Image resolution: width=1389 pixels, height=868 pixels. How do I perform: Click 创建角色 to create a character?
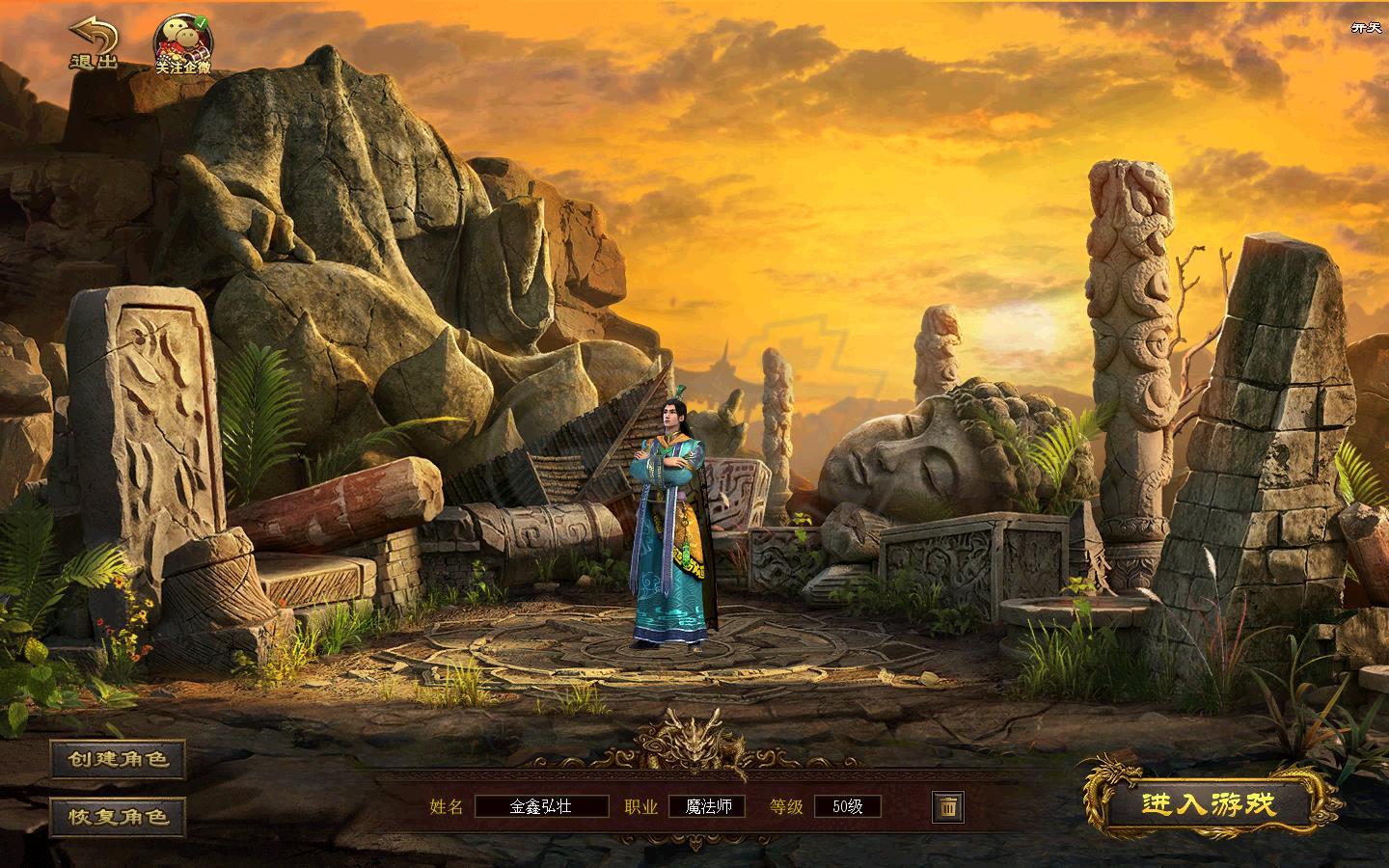tap(118, 759)
